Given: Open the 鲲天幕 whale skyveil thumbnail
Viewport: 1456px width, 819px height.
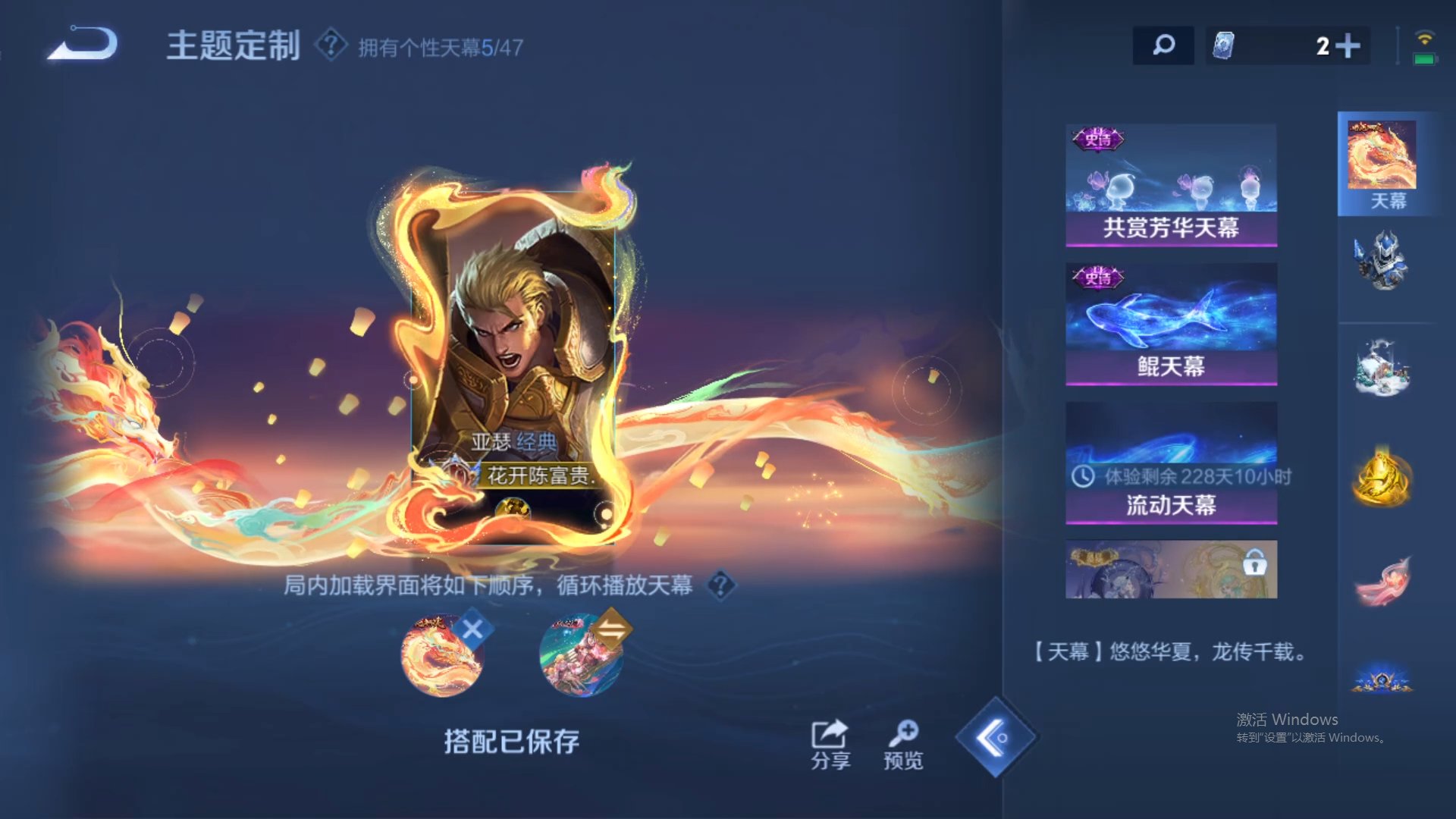Looking at the screenshot, I should [1171, 322].
